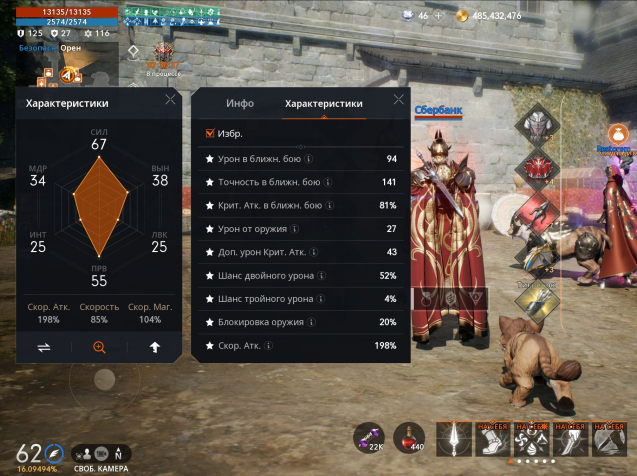
Task: Close the detailed stats panel
Action: pyautogui.click(x=399, y=99)
